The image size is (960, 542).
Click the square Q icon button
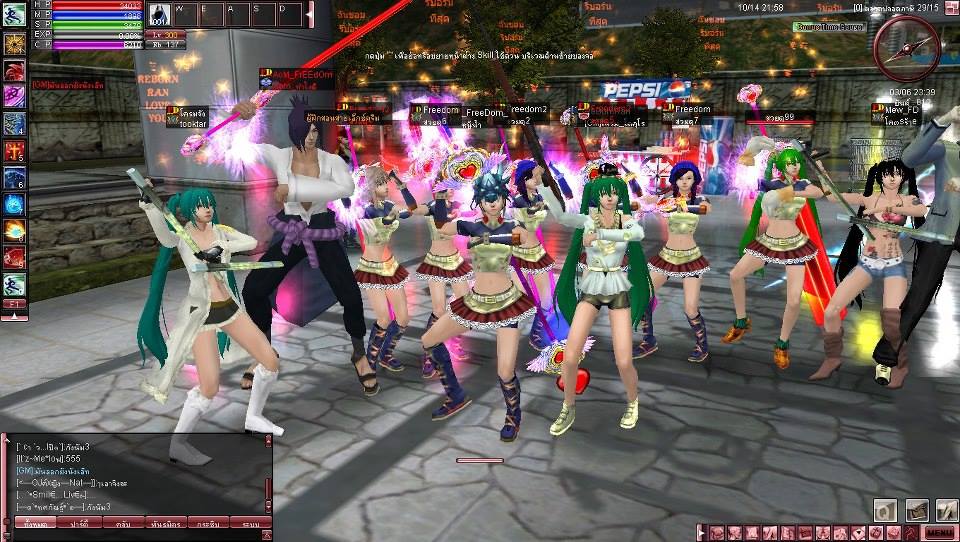tap(885, 509)
